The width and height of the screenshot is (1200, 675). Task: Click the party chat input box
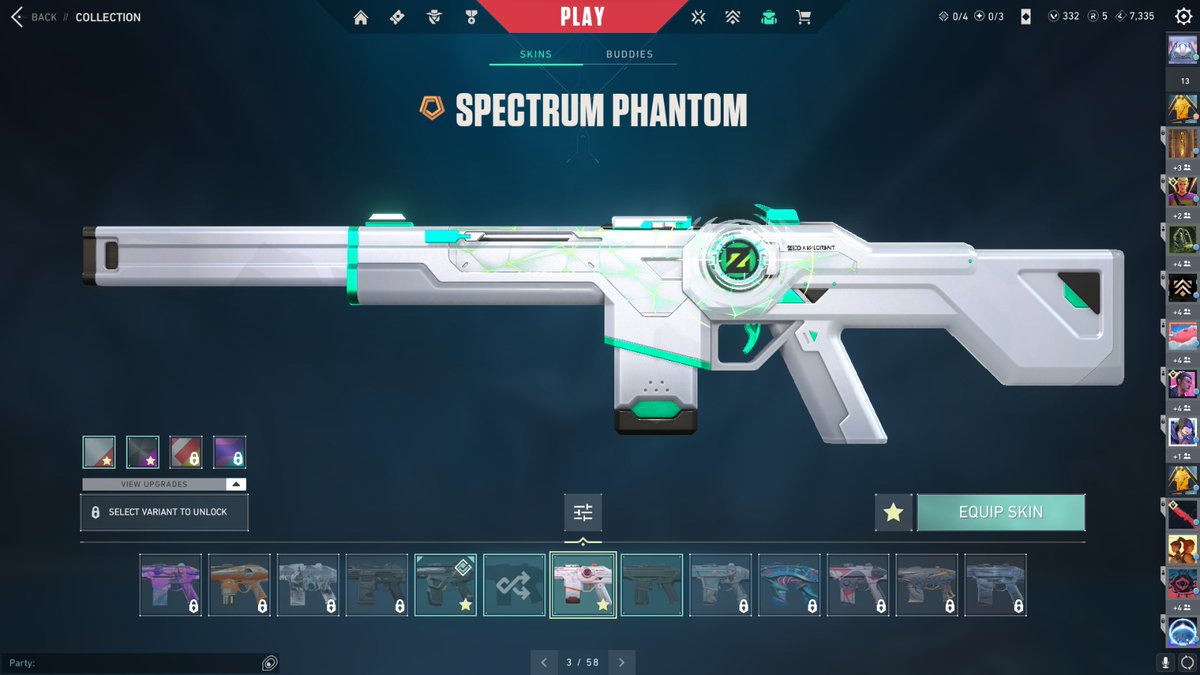coord(130,662)
